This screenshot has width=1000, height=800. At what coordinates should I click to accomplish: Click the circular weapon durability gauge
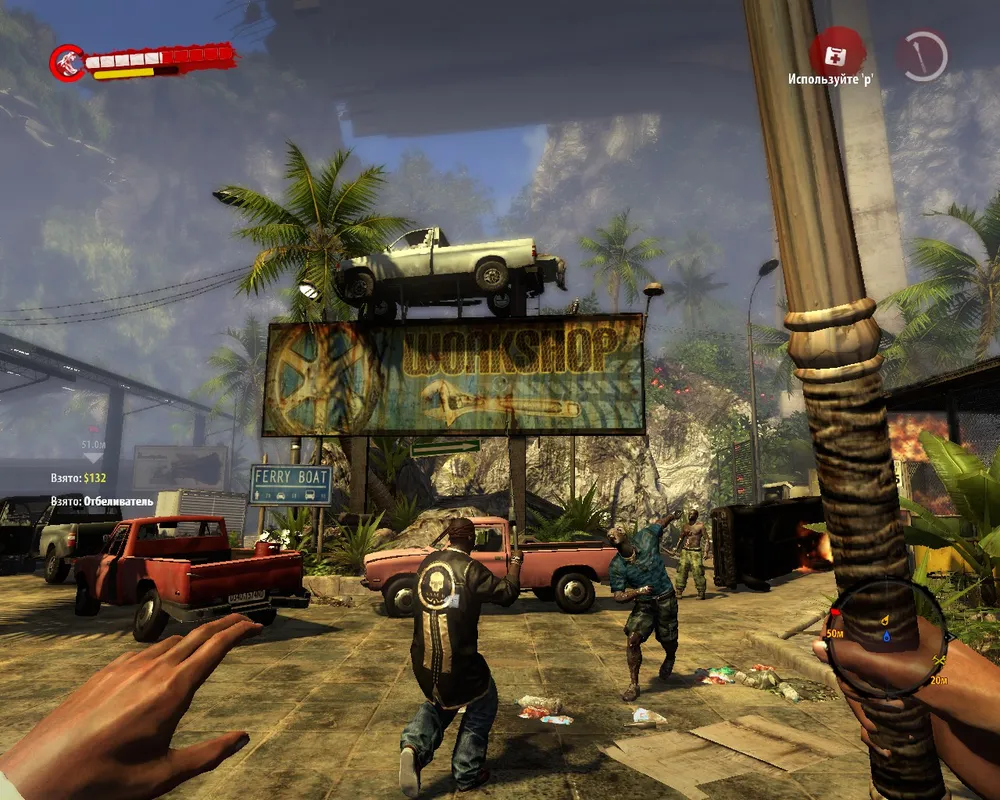click(x=922, y=54)
